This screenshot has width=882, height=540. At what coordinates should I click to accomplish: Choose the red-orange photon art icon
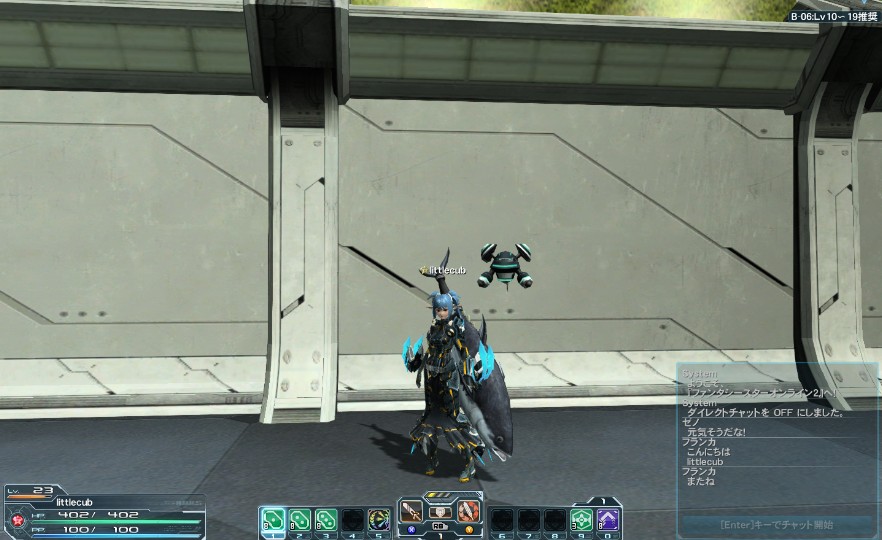click(x=468, y=511)
